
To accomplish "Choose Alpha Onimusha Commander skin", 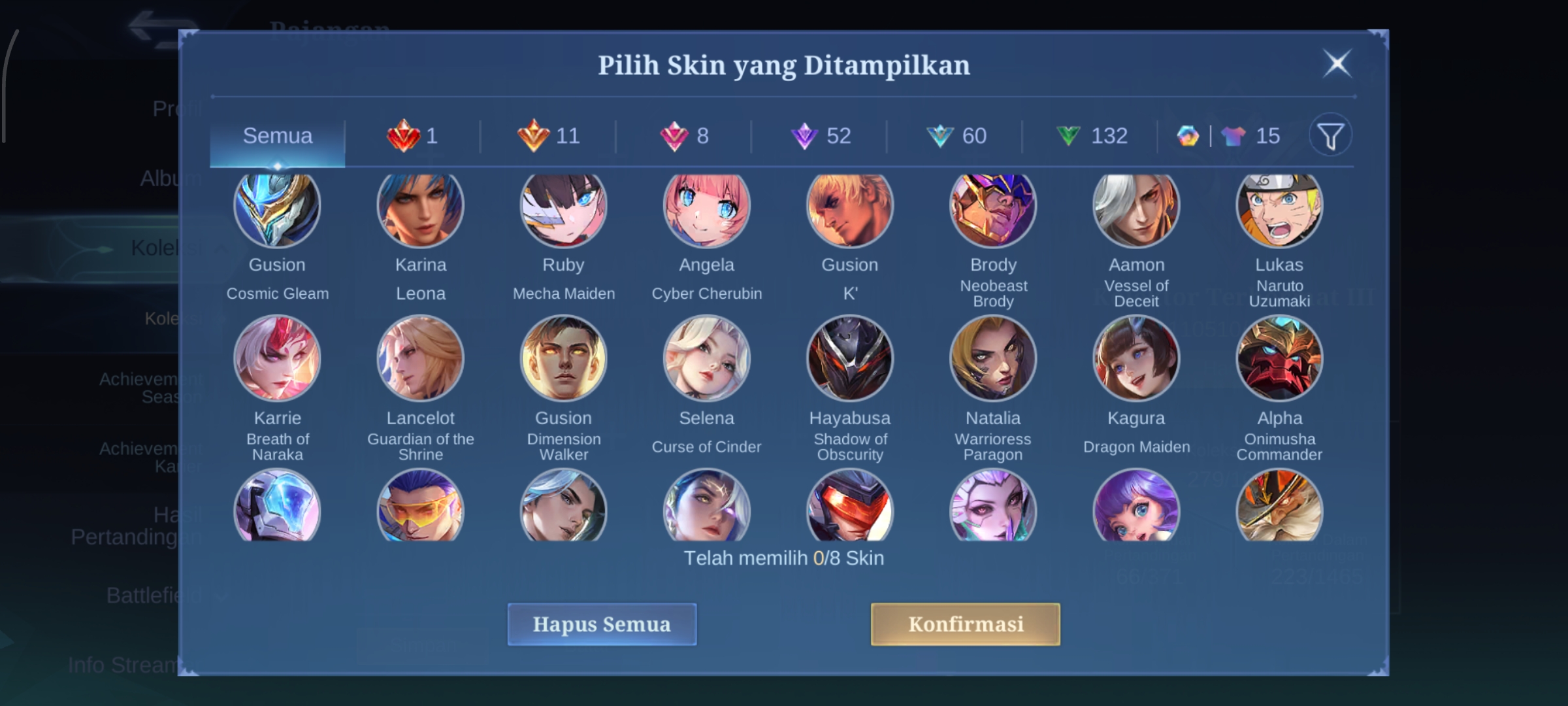I will (x=1279, y=358).
